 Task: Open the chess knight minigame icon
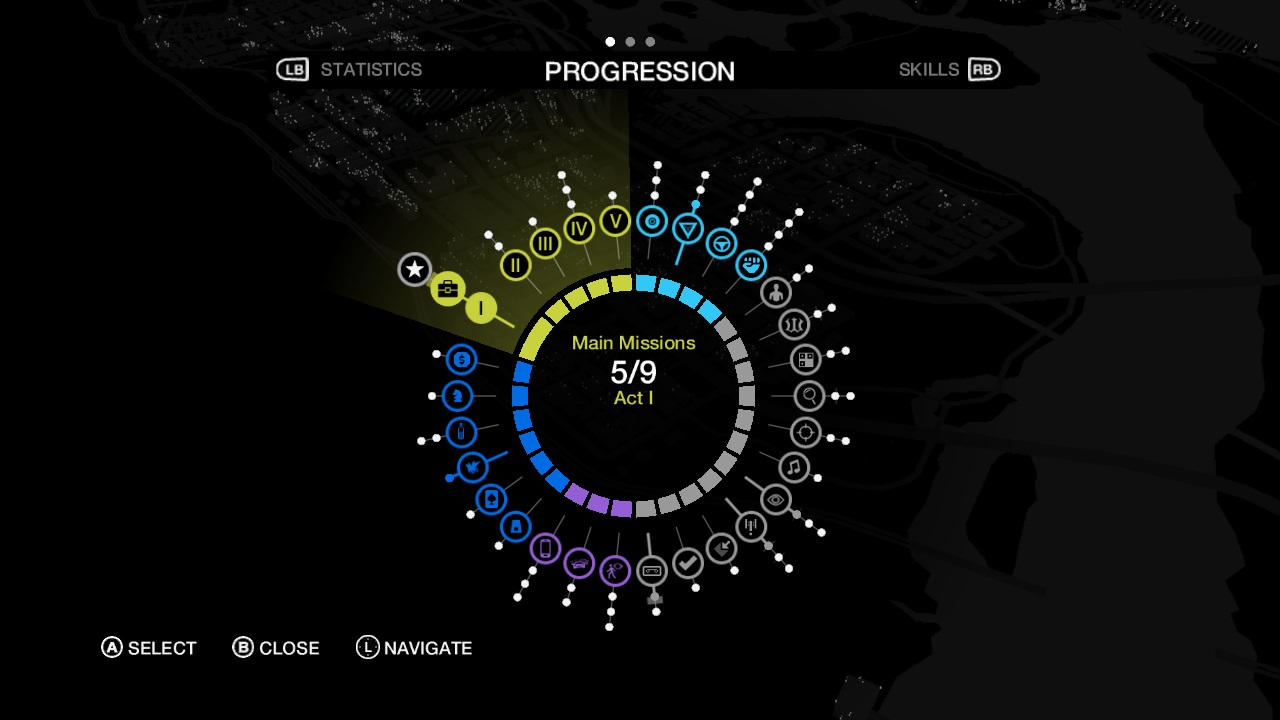point(458,396)
